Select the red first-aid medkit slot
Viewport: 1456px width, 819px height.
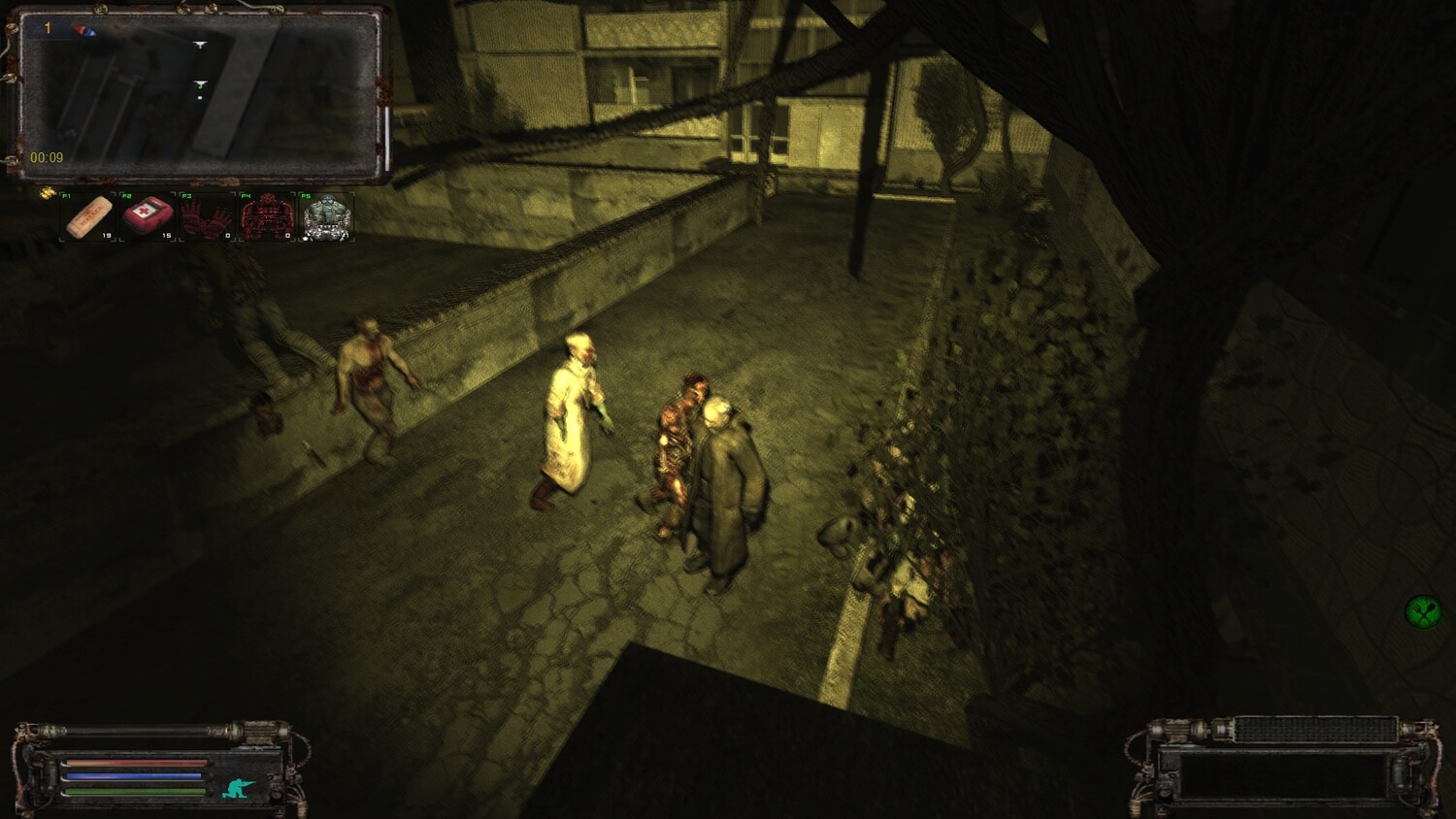pos(148,216)
